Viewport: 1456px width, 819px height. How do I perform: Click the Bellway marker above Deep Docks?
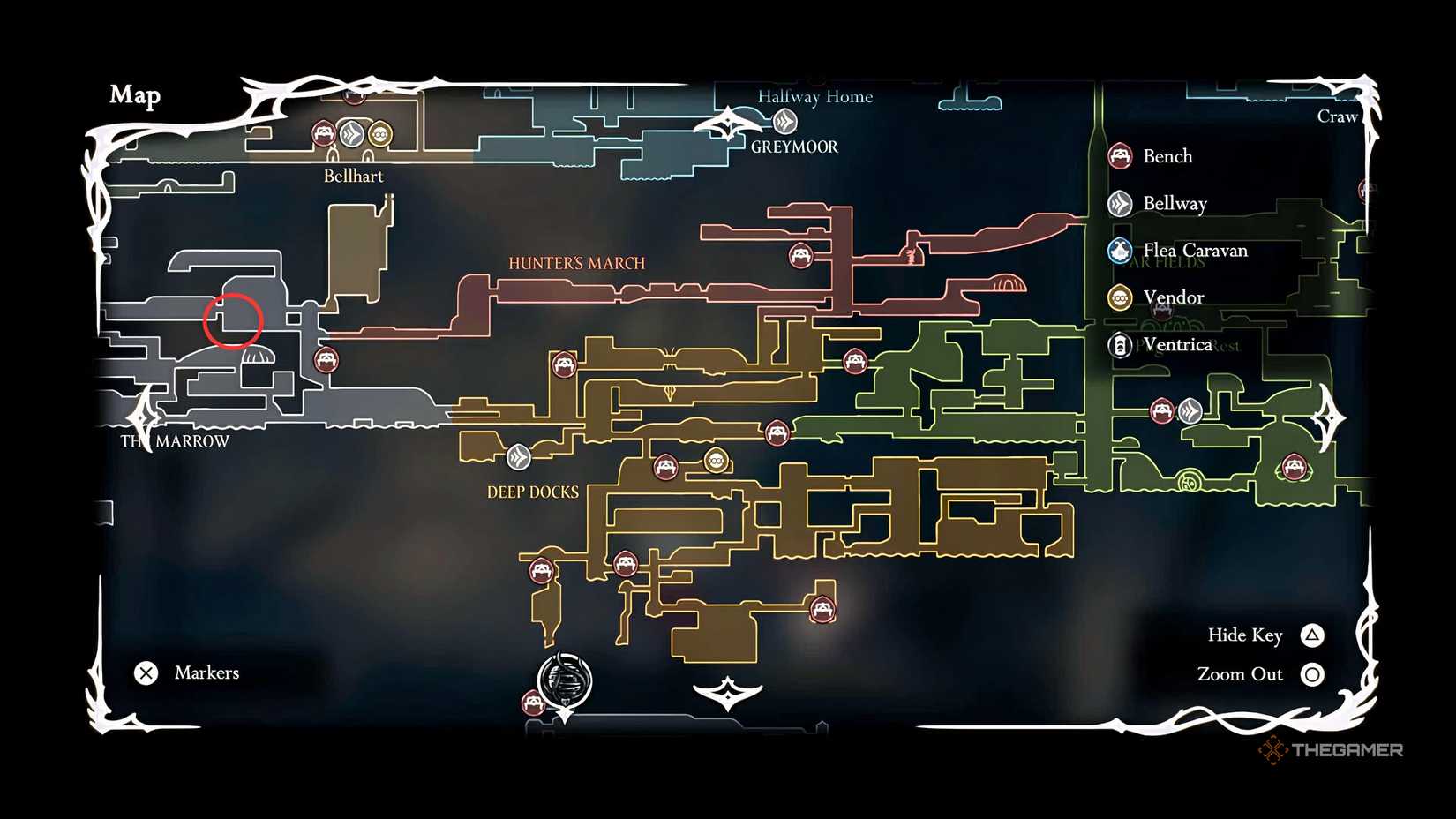tap(519, 457)
